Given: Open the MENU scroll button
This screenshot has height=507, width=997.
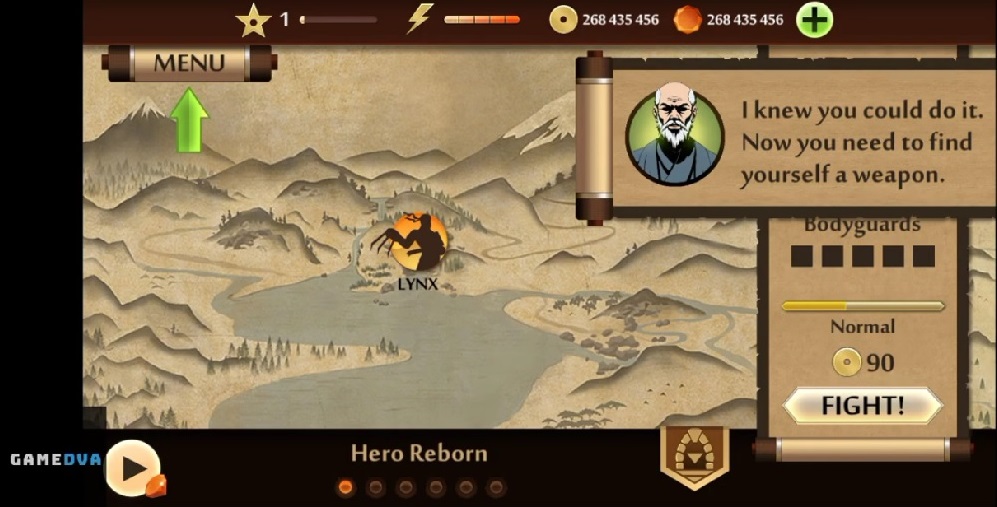Looking at the screenshot, I should tap(189, 63).
